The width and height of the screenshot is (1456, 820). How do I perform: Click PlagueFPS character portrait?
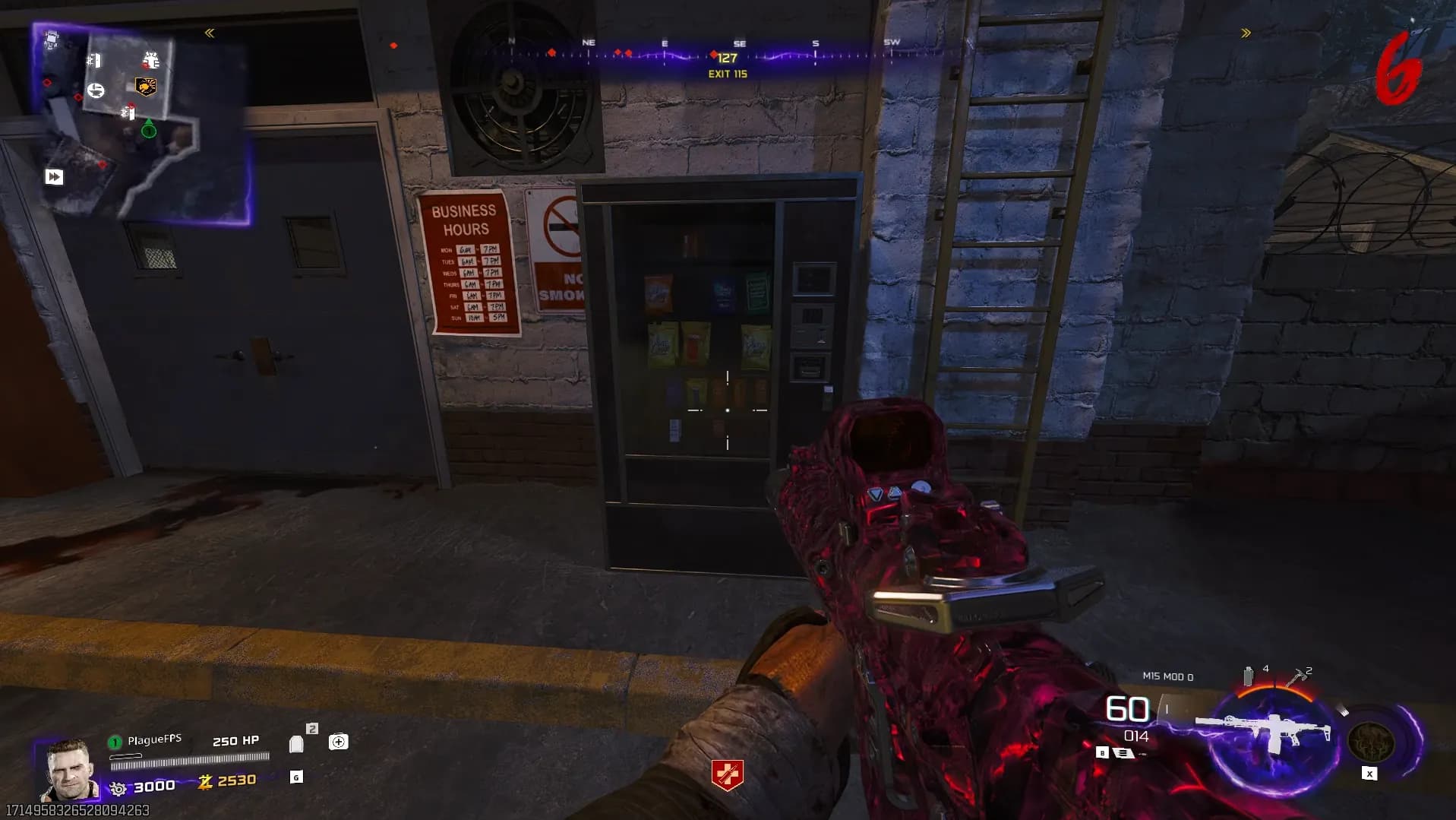pos(70,769)
